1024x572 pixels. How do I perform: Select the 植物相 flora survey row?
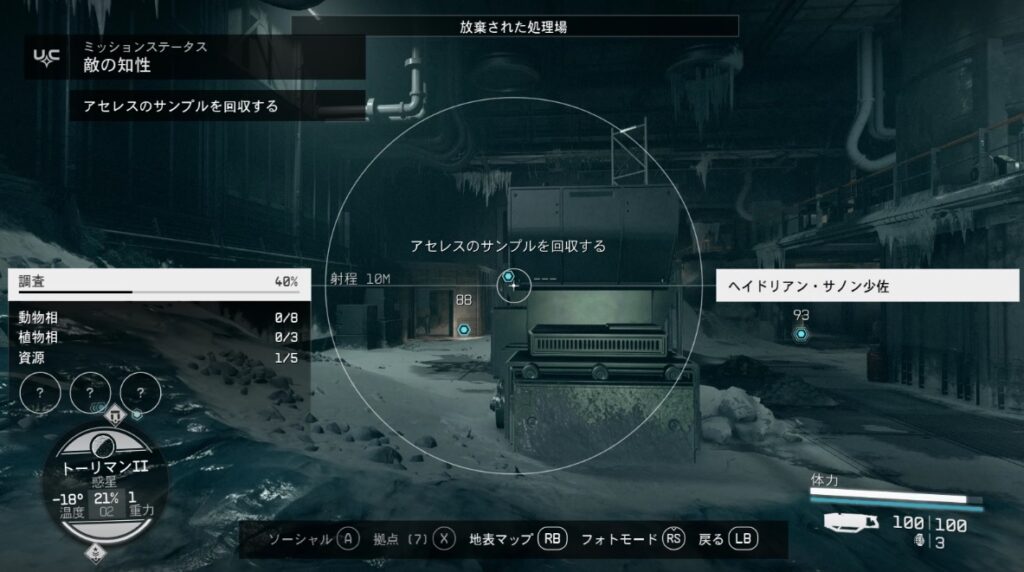158,337
